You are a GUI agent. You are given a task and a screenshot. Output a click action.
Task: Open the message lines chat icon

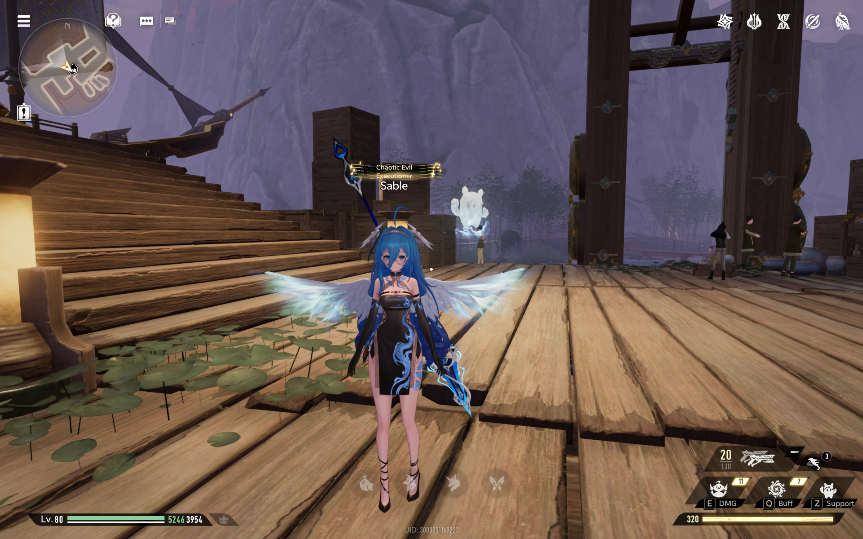tap(170, 20)
